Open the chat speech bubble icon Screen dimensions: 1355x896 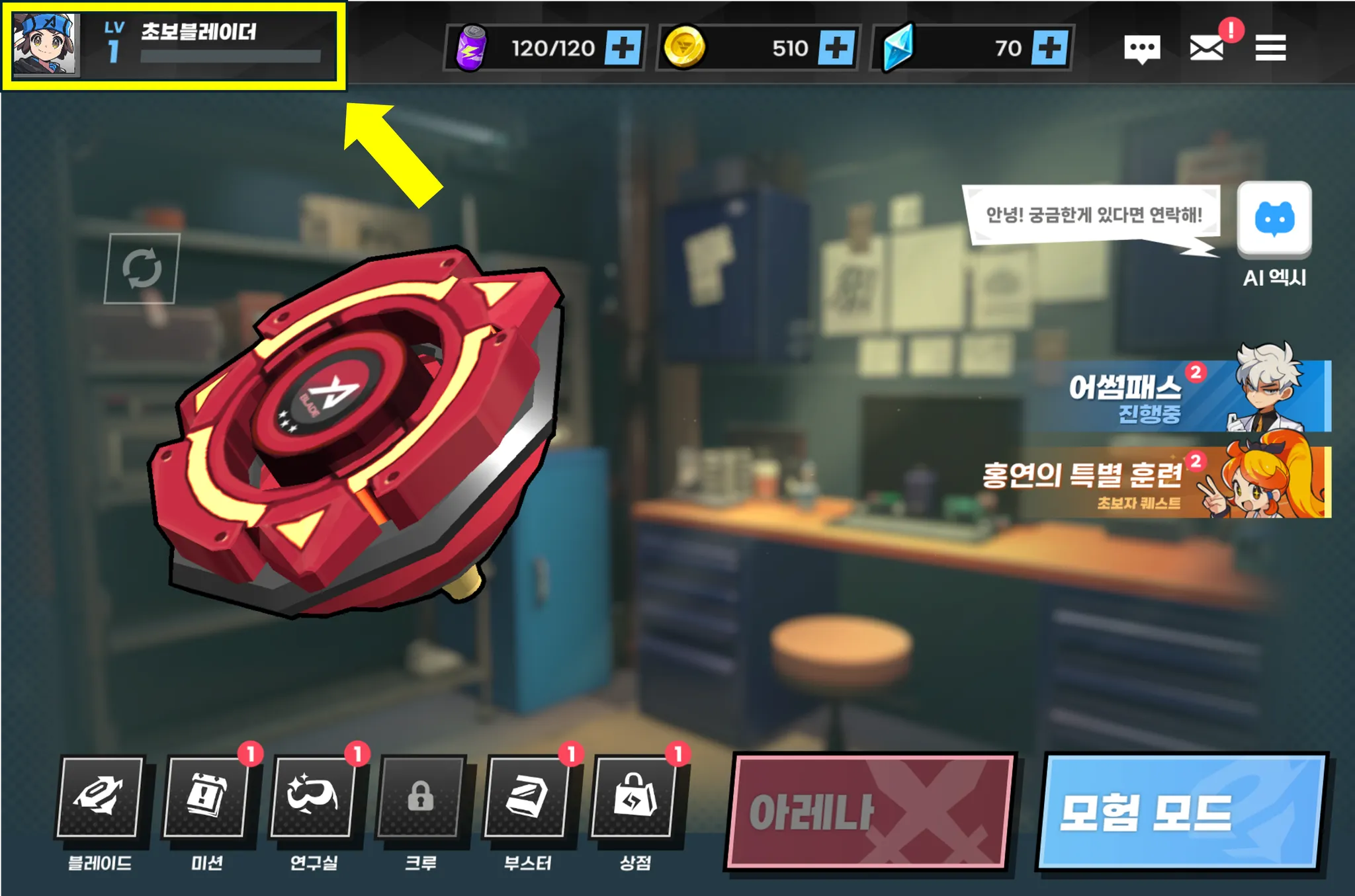tap(1142, 48)
